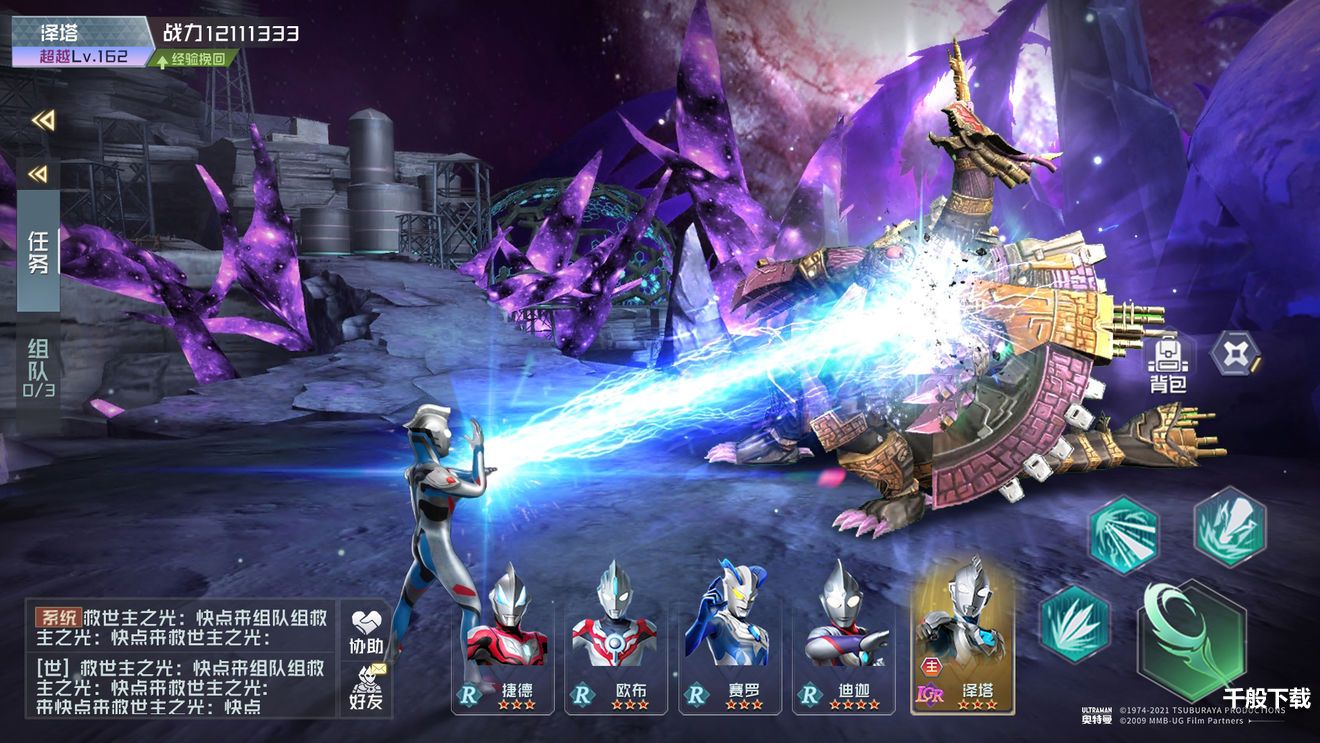1320x743 pixels.
Task: Open the 协助 assist button
Action: point(366,630)
